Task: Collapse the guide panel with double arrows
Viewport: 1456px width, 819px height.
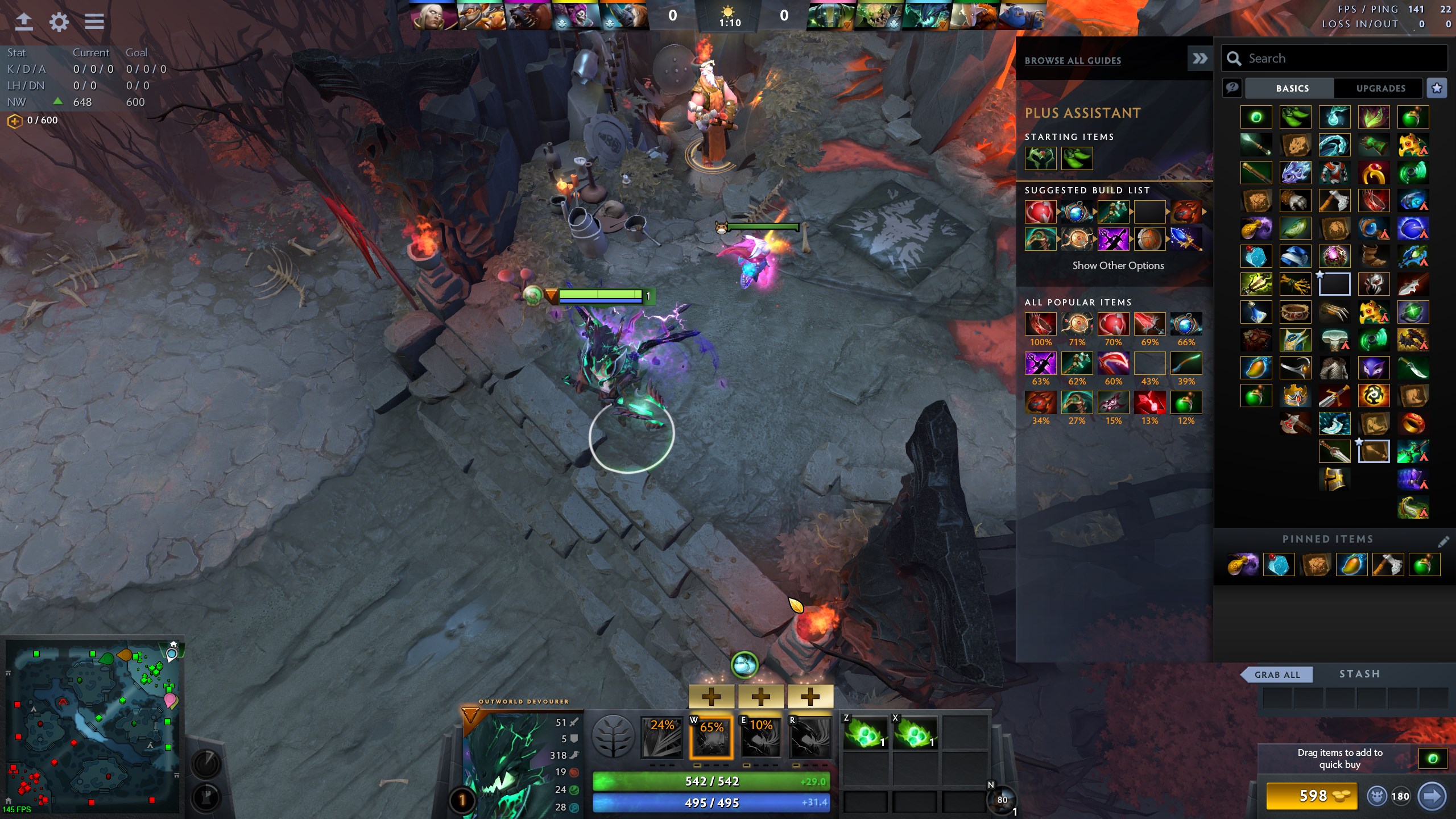Action: [x=1199, y=59]
